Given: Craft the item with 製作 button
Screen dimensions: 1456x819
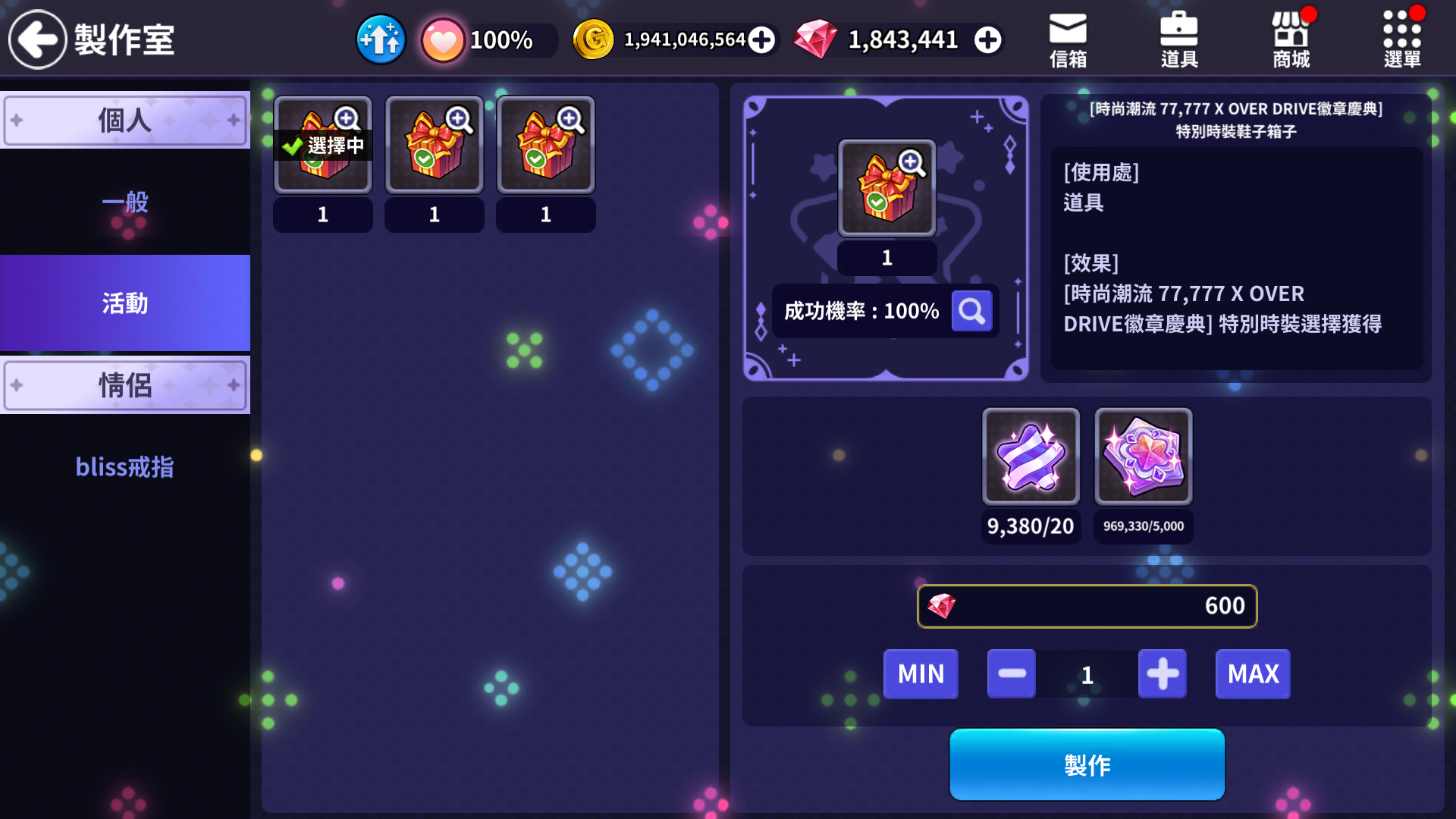Looking at the screenshot, I should tap(1087, 764).
